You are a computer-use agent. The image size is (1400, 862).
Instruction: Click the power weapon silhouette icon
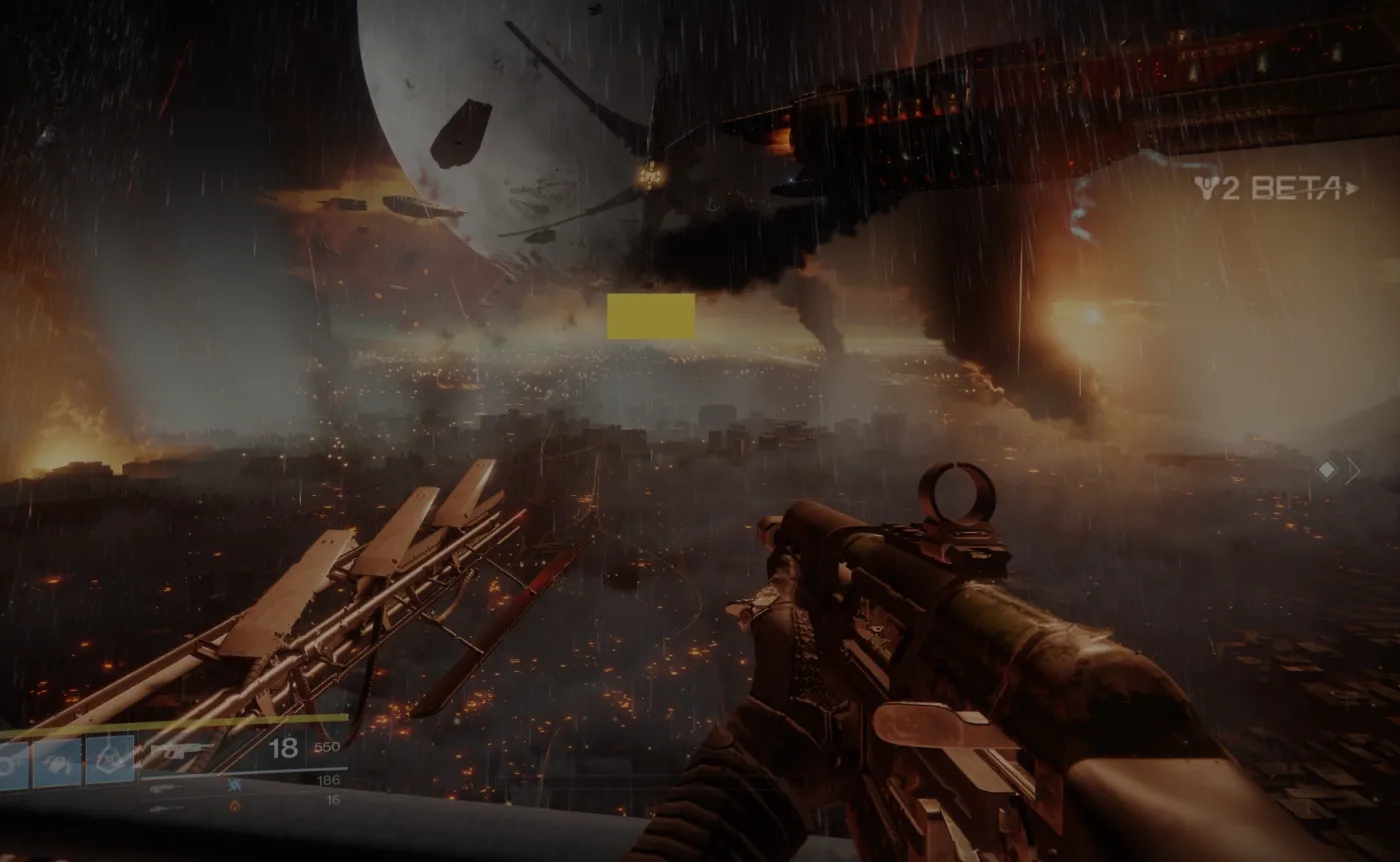167,809
